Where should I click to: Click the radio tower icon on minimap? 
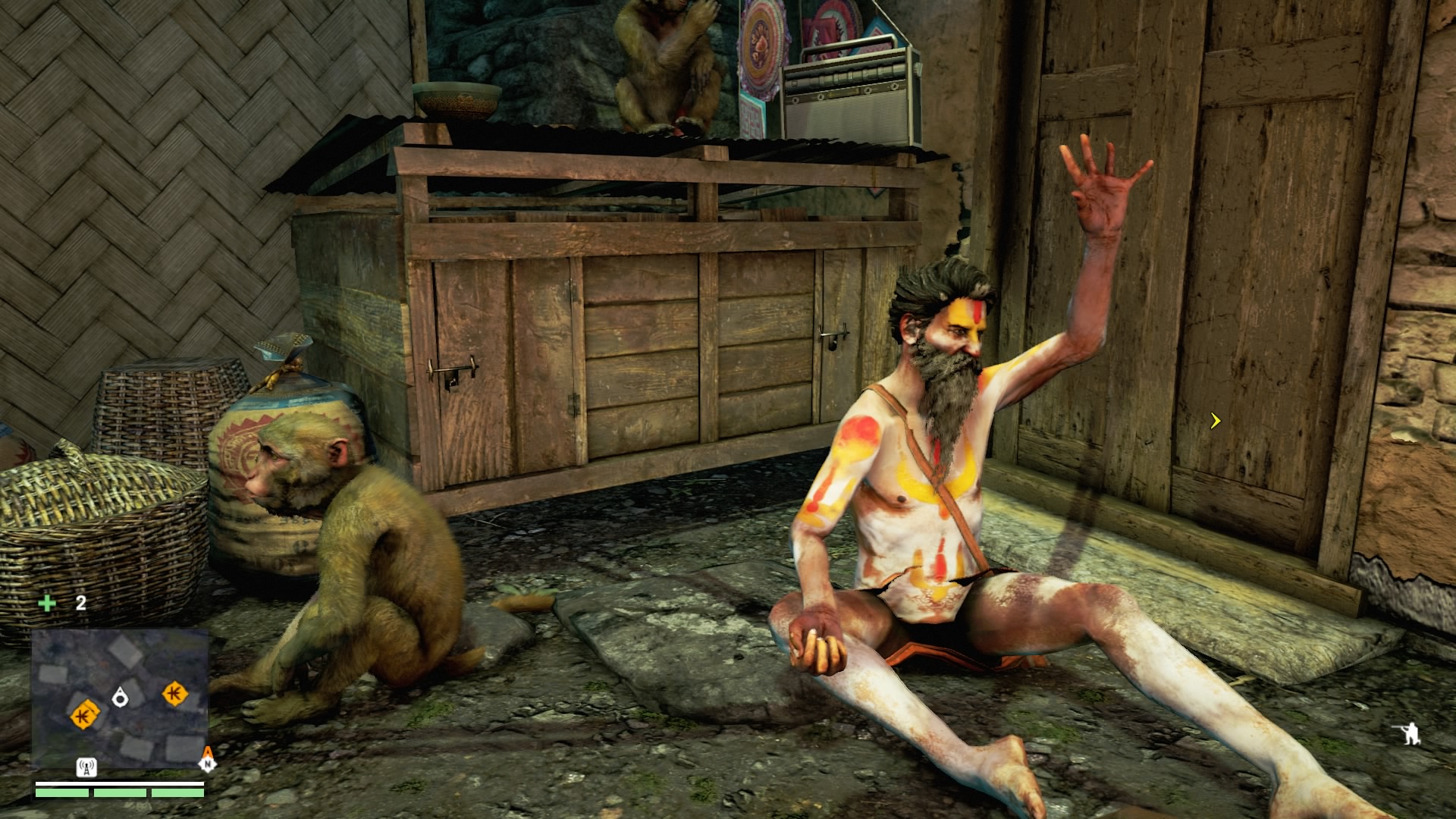tap(86, 767)
